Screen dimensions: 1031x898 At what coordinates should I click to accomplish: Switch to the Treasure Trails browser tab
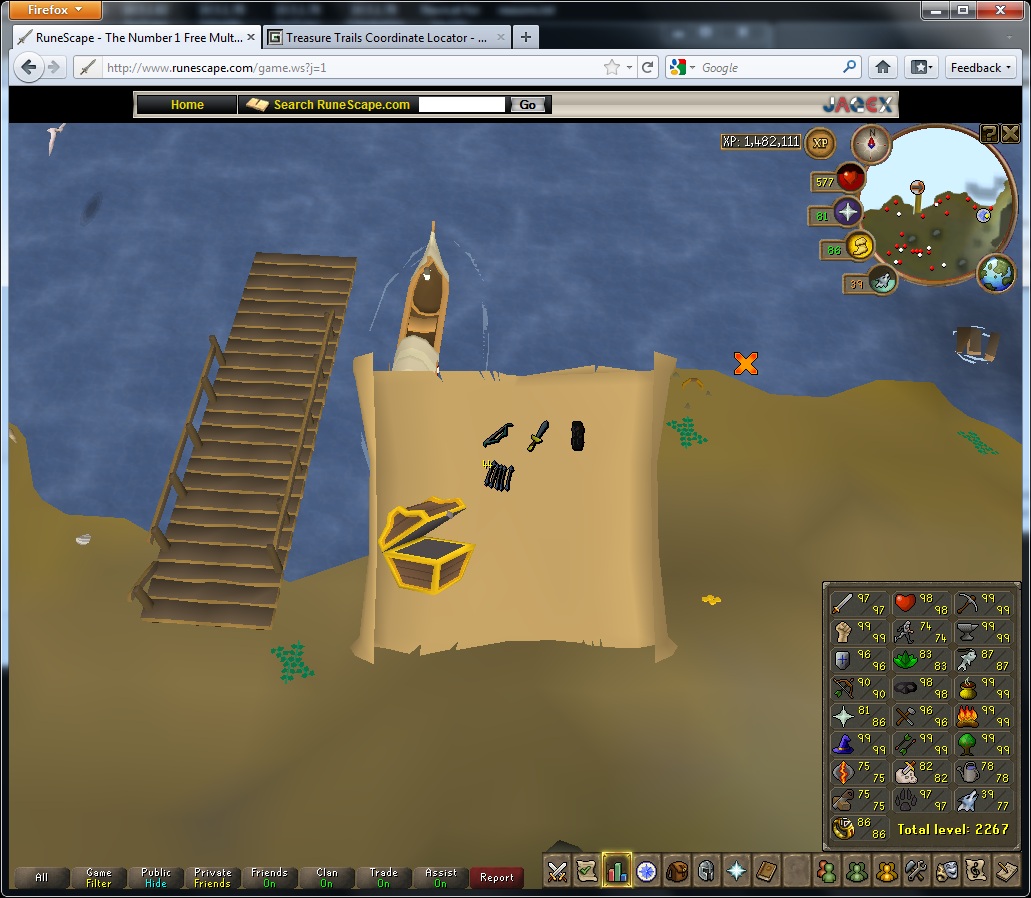pos(386,38)
